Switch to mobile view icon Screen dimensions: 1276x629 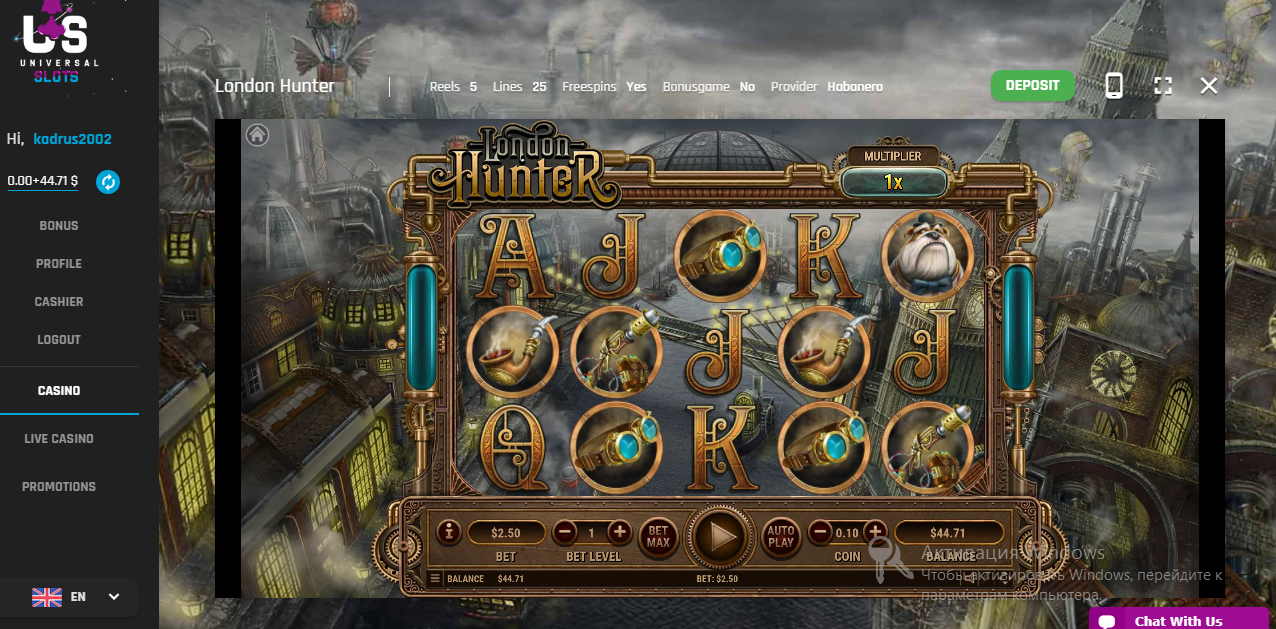[x=1114, y=86]
